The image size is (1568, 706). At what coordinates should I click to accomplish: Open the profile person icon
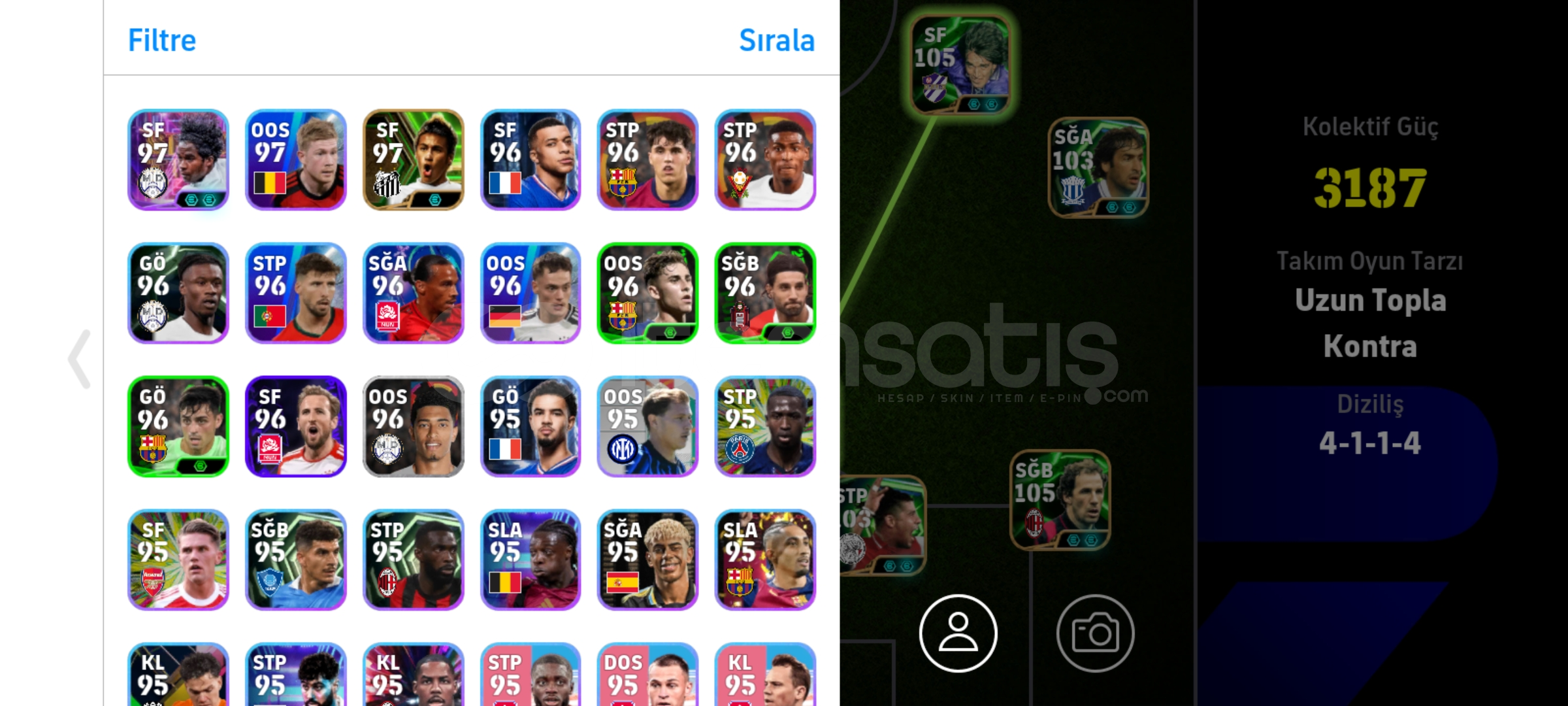[x=958, y=634]
